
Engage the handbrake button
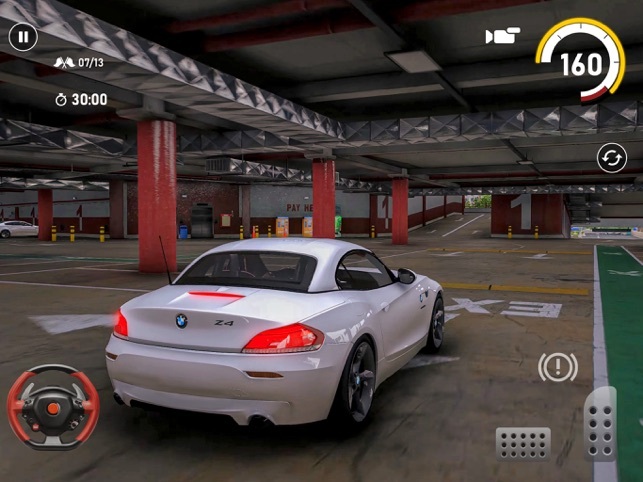point(557,367)
